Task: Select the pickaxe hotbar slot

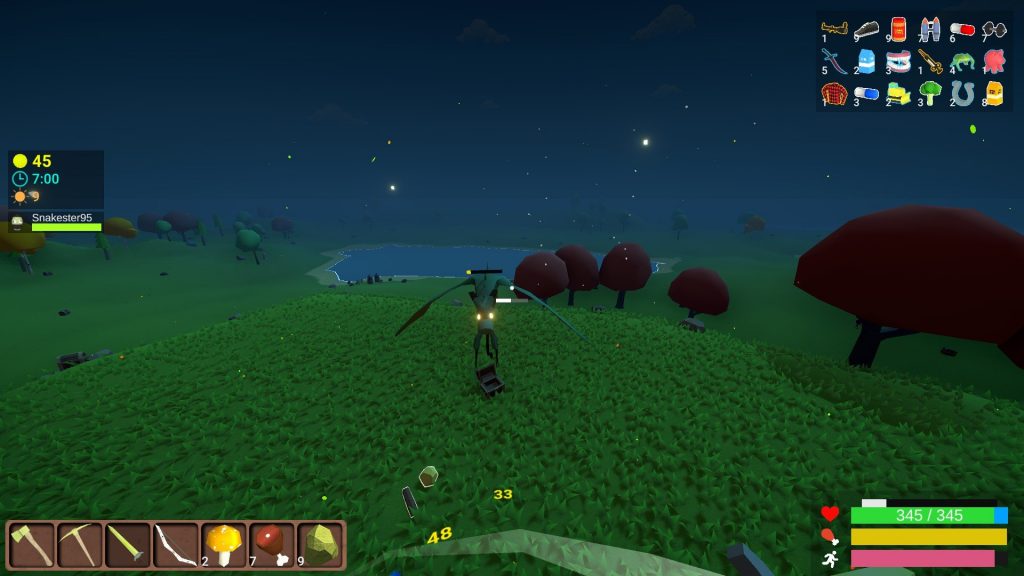Action: pyautogui.click(x=79, y=545)
